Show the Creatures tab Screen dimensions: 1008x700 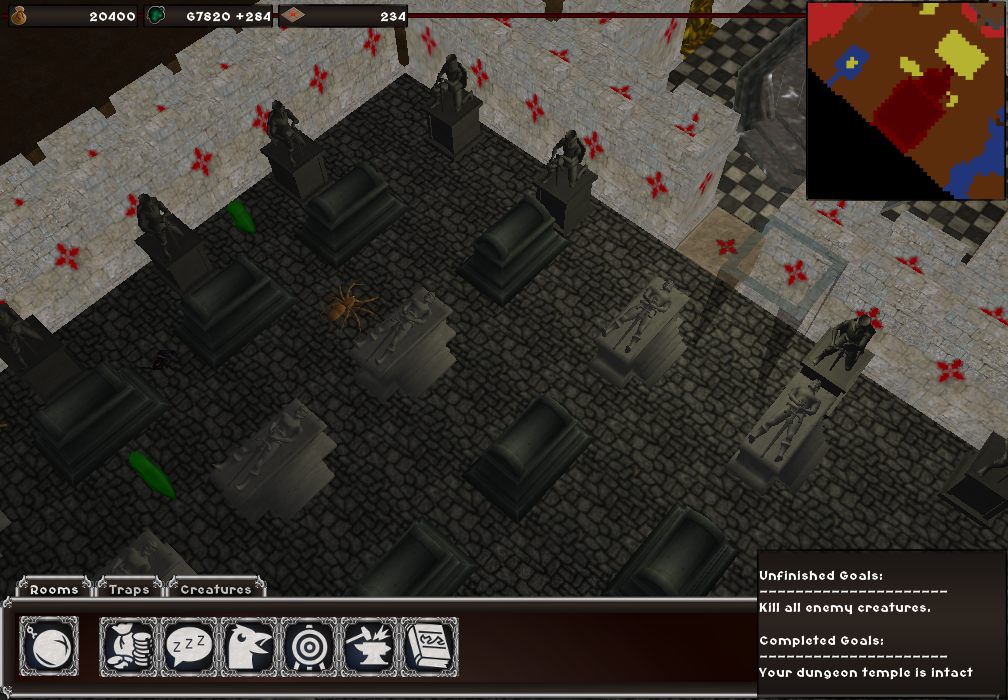[x=216, y=589]
